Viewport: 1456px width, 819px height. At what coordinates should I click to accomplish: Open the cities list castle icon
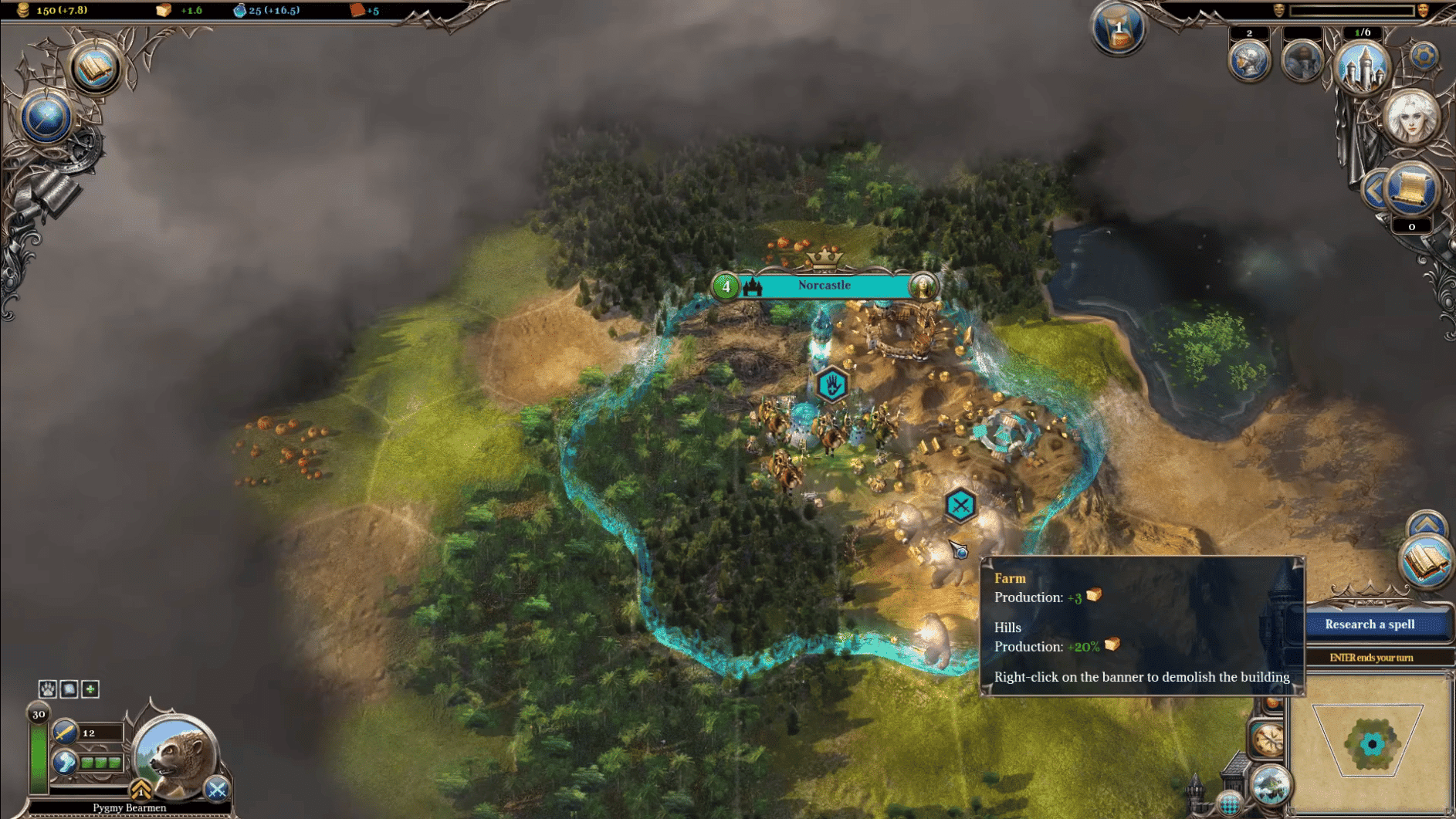[x=1362, y=66]
